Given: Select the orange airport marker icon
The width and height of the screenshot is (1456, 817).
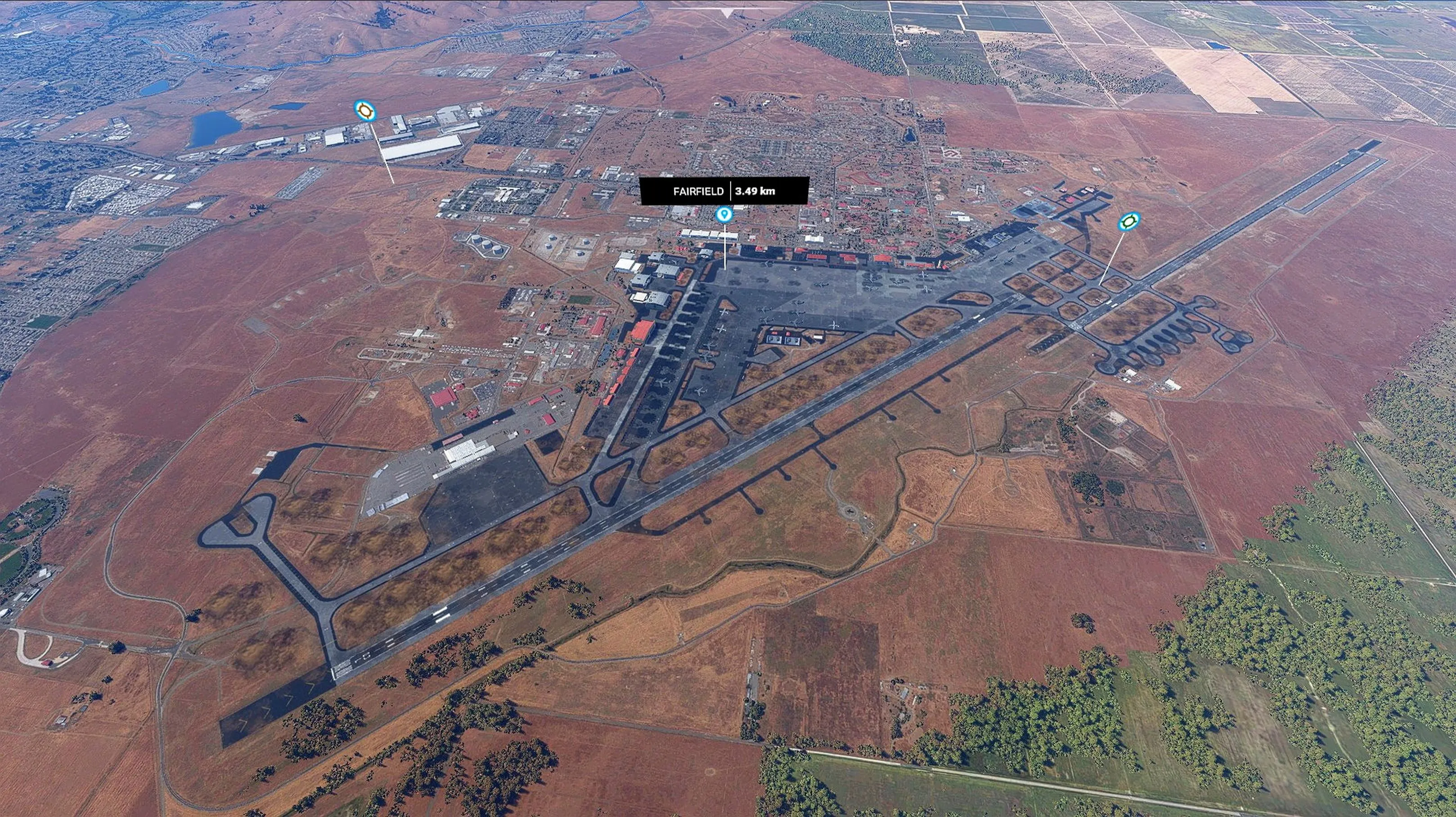Looking at the screenshot, I should coord(365,111).
